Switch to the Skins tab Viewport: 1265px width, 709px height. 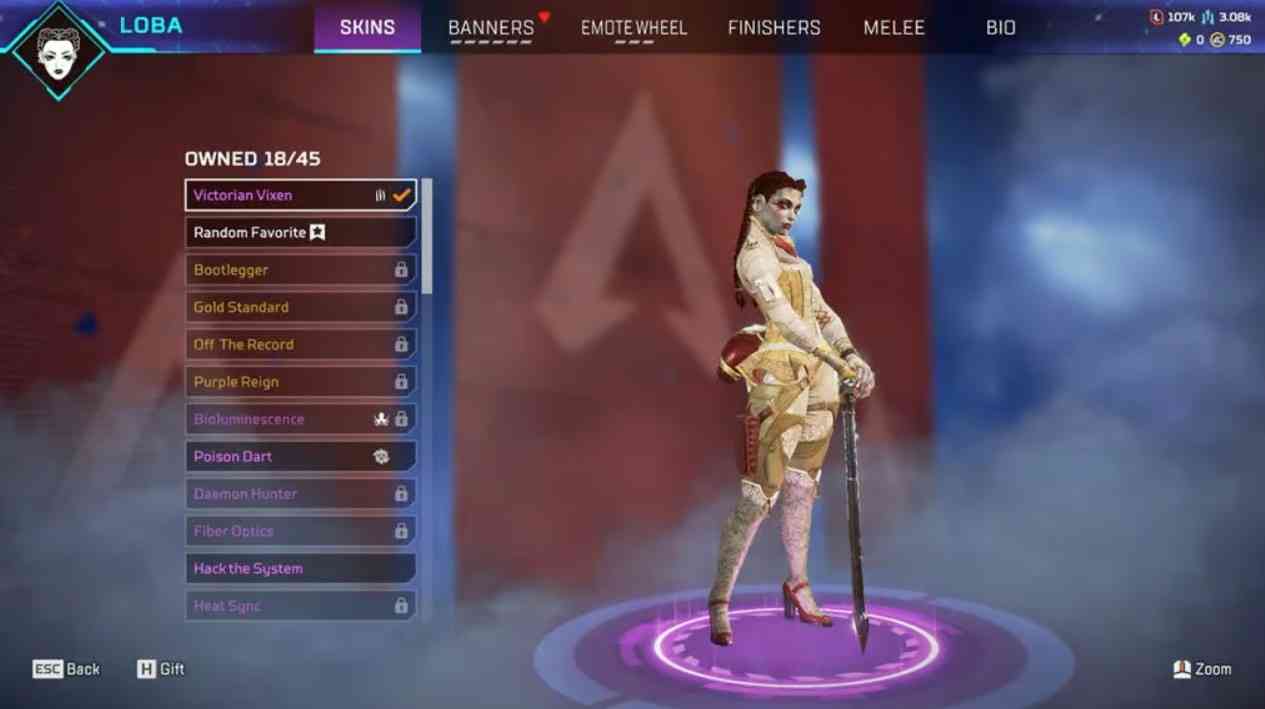click(x=367, y=27)
